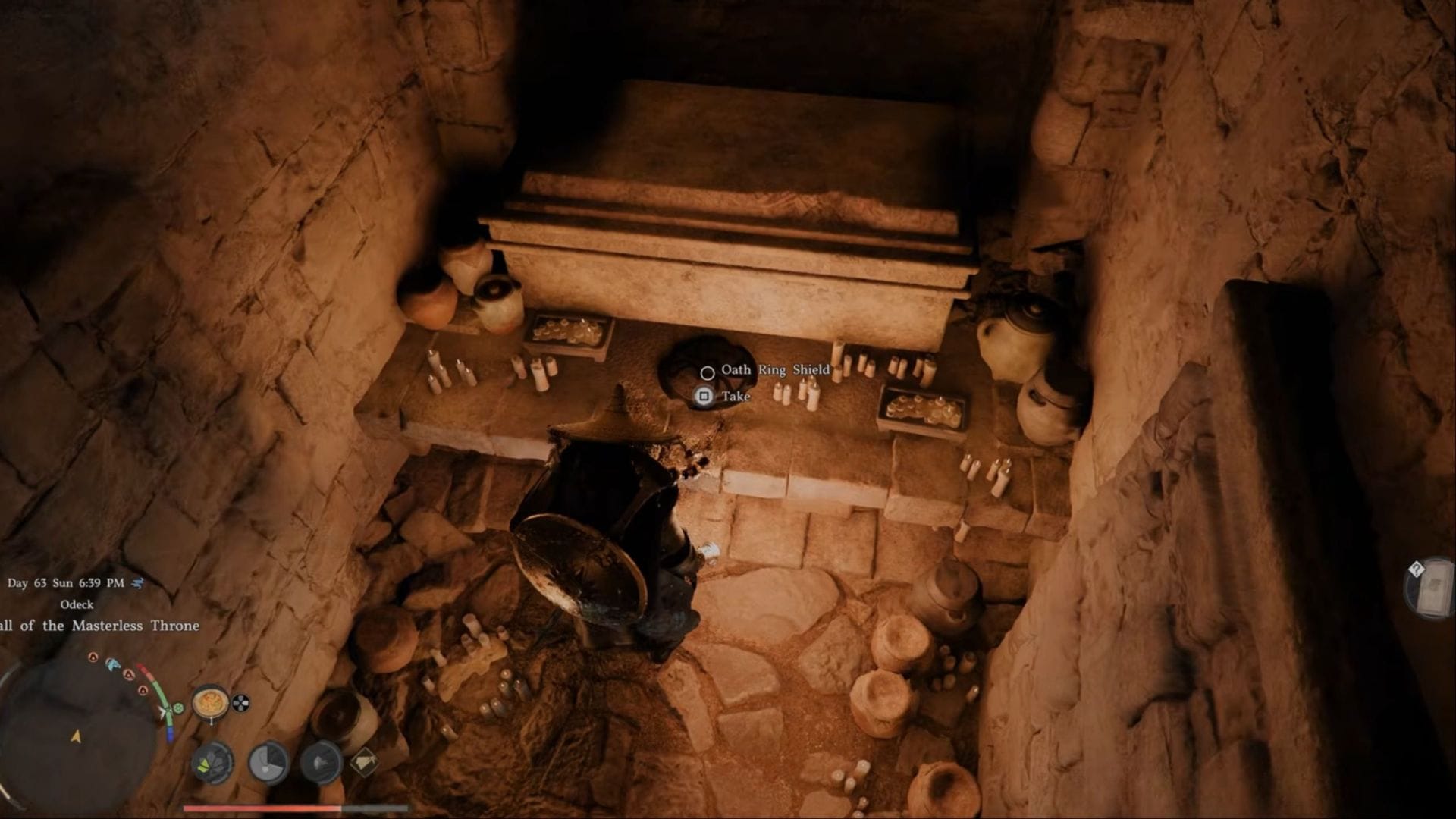Select the cooked food plate HUD icon
The image size is (1456, 819).
211,703
